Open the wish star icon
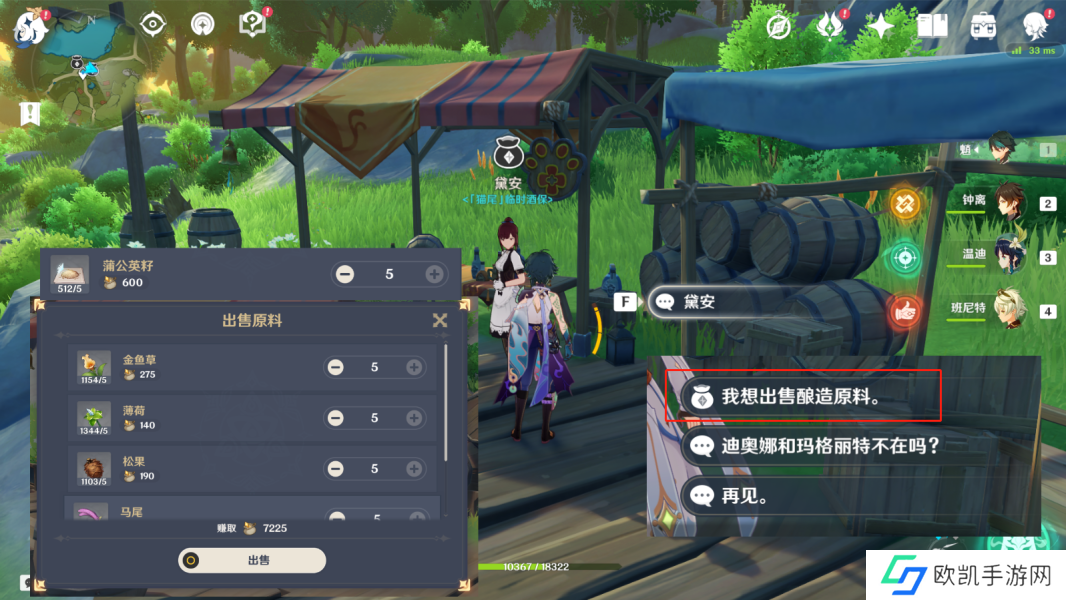Image resolution: width=1066 pixels, height=600 pixels. click(880, 26)
